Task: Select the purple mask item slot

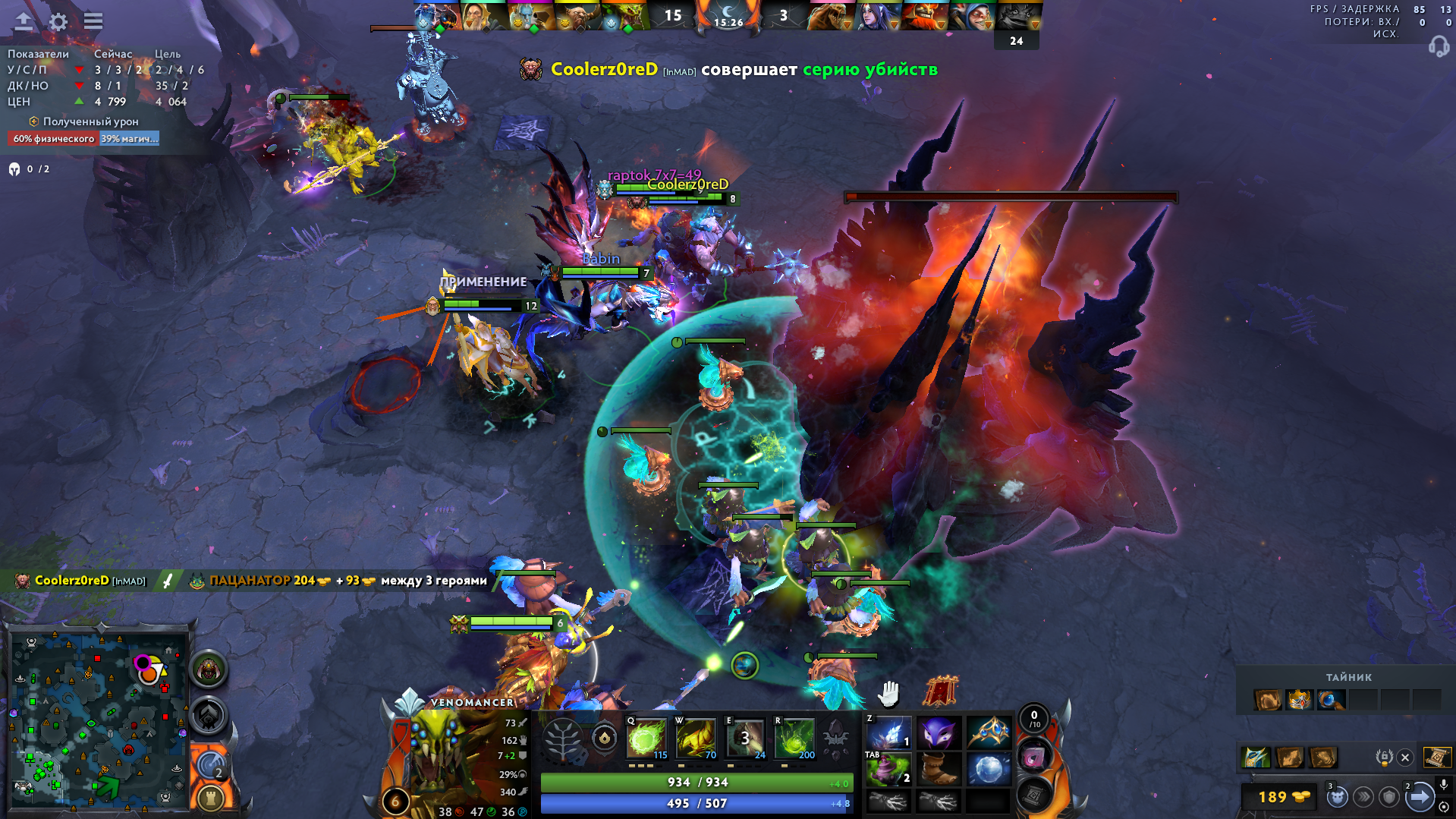Action: [x=939, y=734]
